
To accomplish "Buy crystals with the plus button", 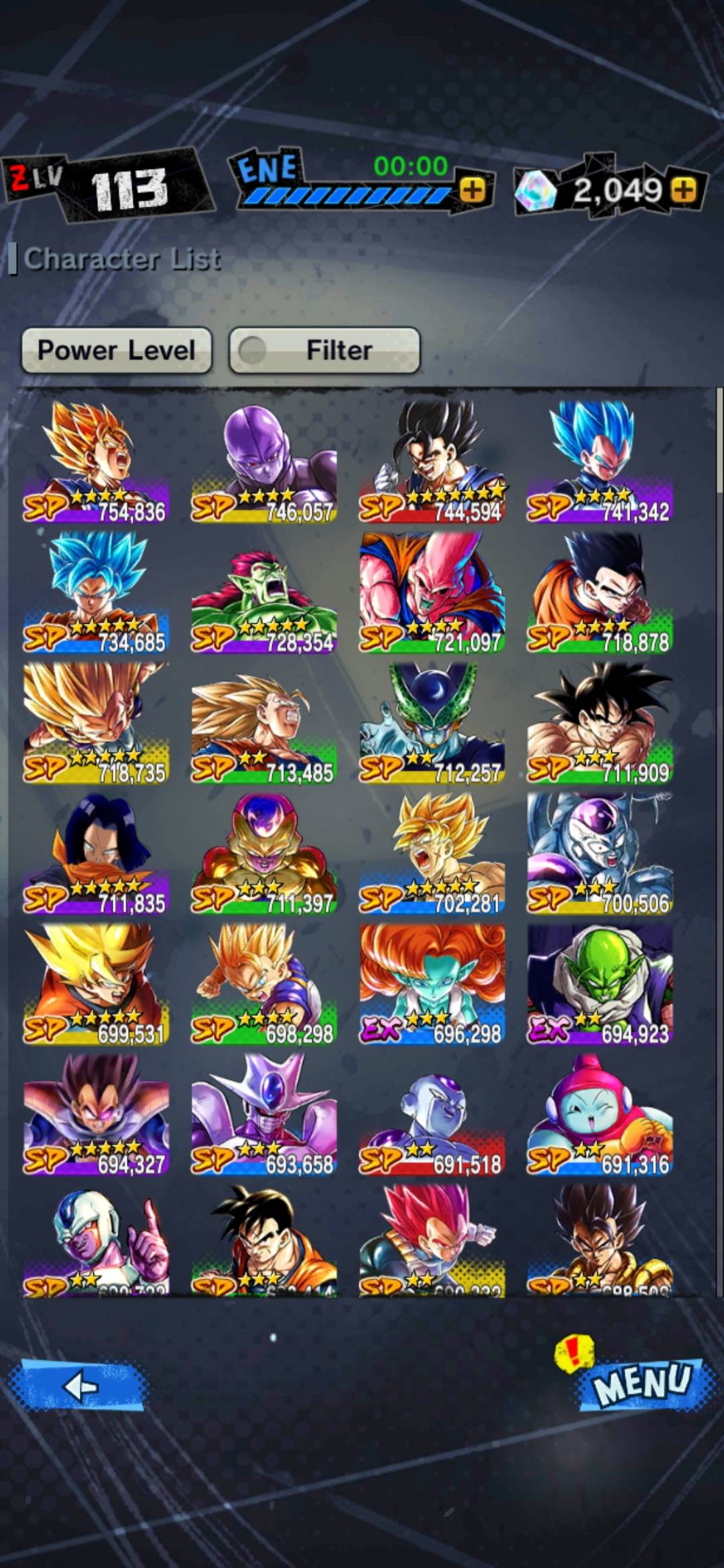I will (x=684, y=190).
